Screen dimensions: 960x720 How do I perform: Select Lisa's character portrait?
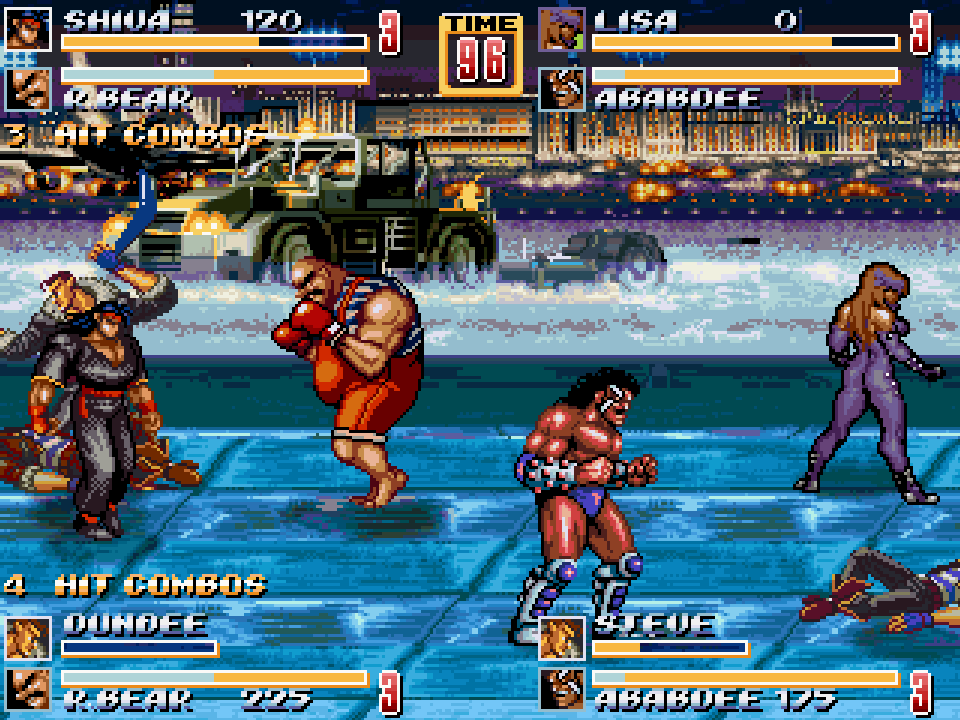tap(562, 28)
